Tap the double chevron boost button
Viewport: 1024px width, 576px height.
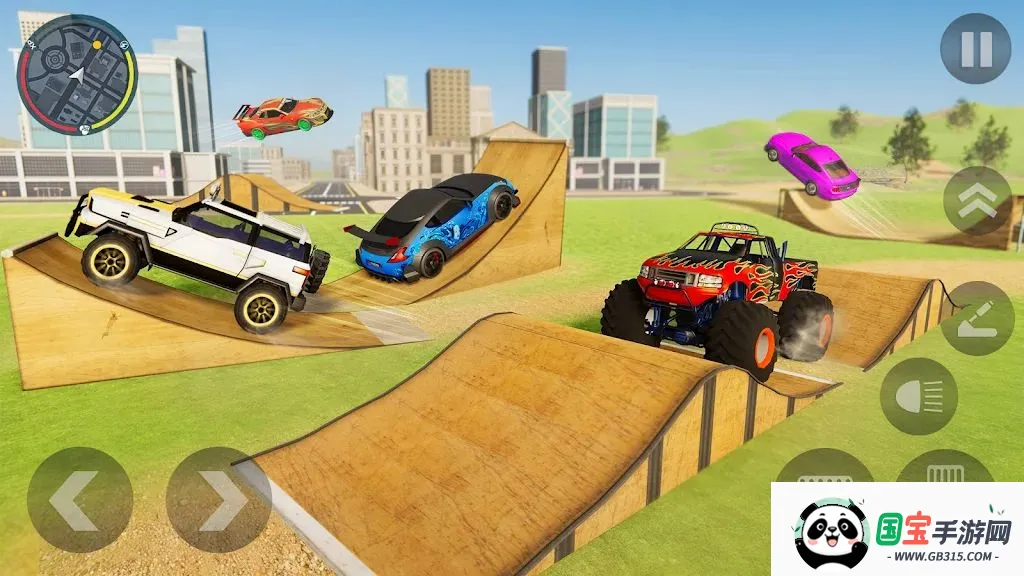(977, 200)
